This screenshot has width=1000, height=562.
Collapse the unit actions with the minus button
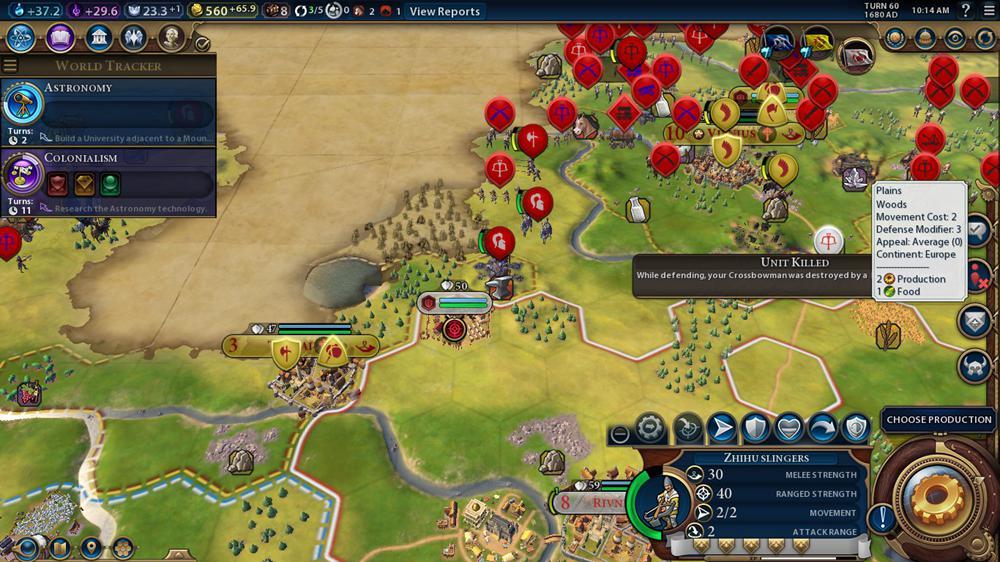point(620,434)
